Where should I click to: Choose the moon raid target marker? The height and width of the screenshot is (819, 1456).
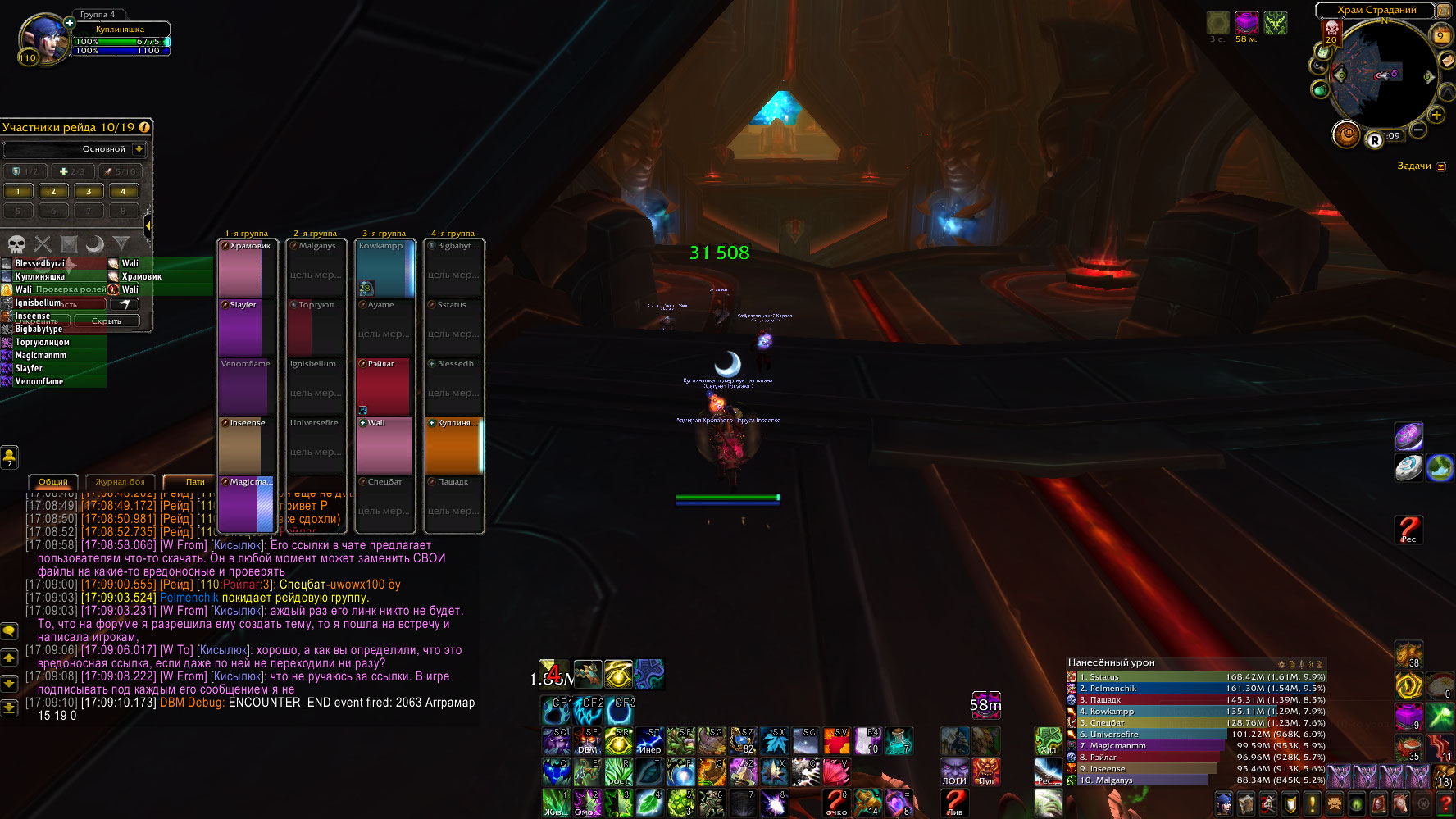coord(95,243)
